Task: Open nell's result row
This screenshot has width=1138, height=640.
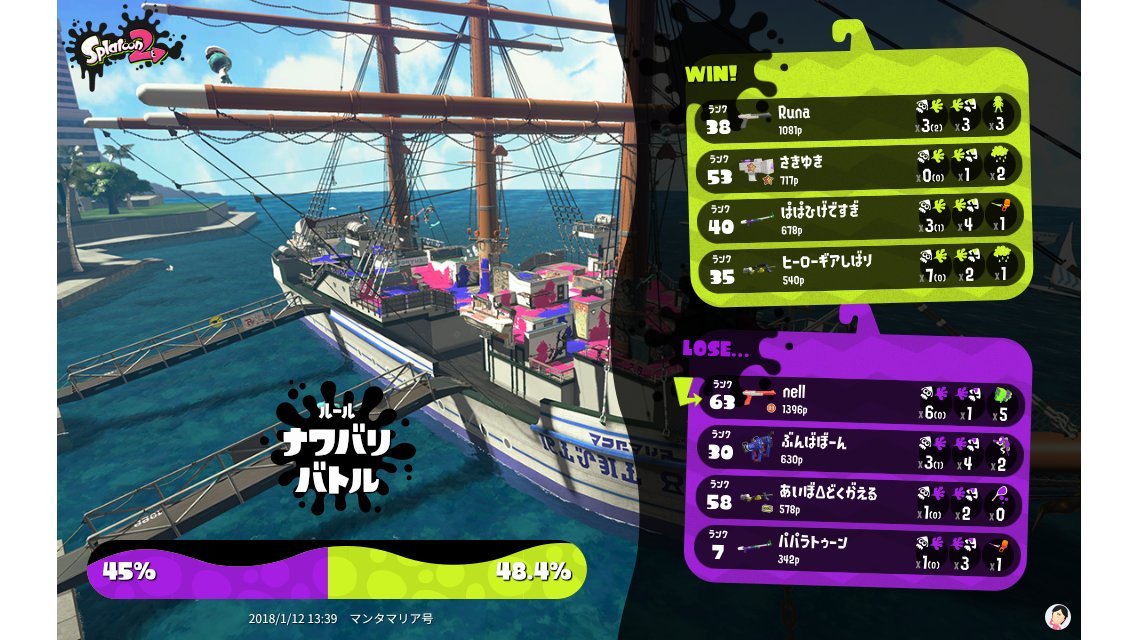Action: click(860, 399)
